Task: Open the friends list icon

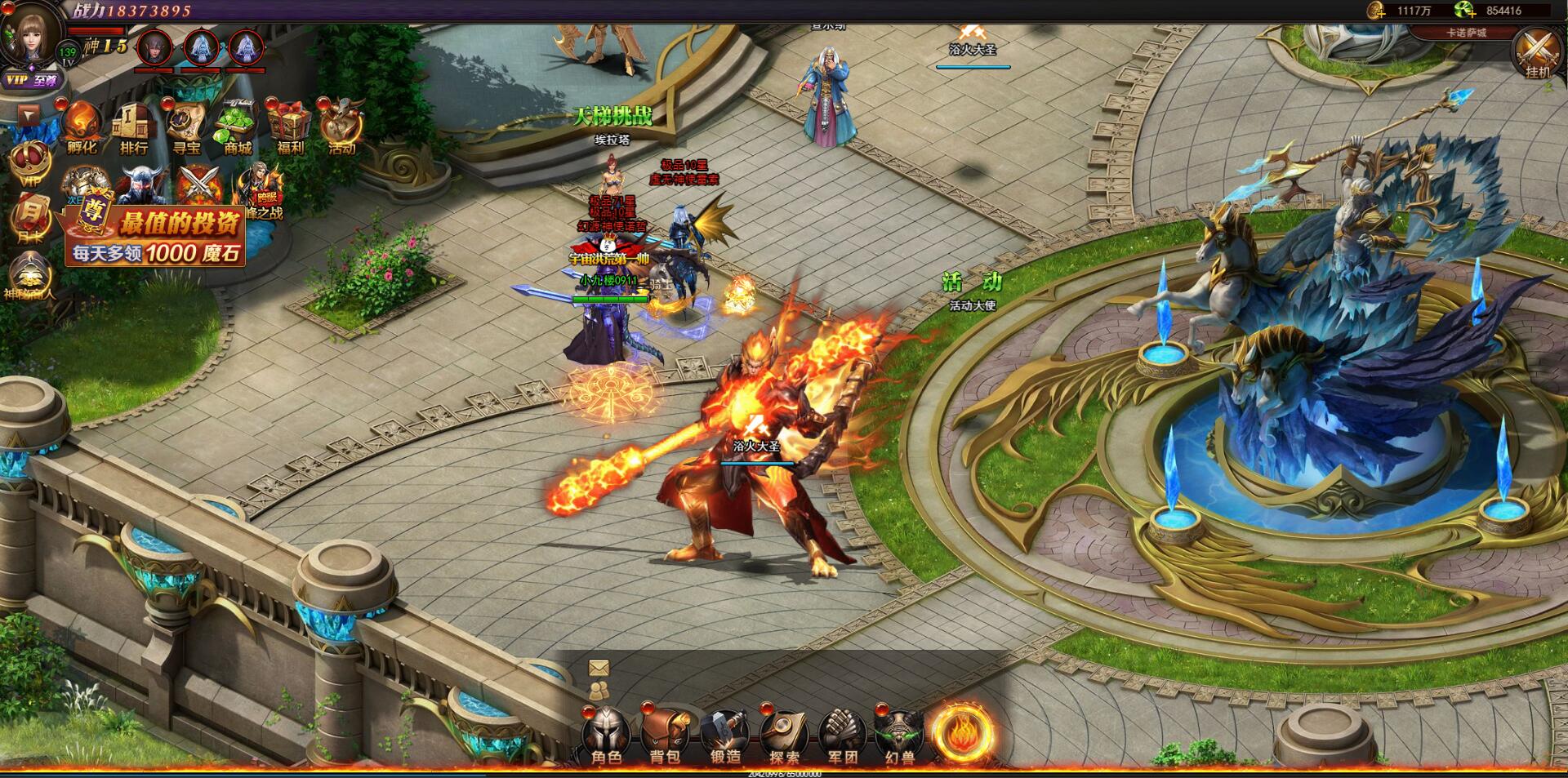Action: click(599, 691)
